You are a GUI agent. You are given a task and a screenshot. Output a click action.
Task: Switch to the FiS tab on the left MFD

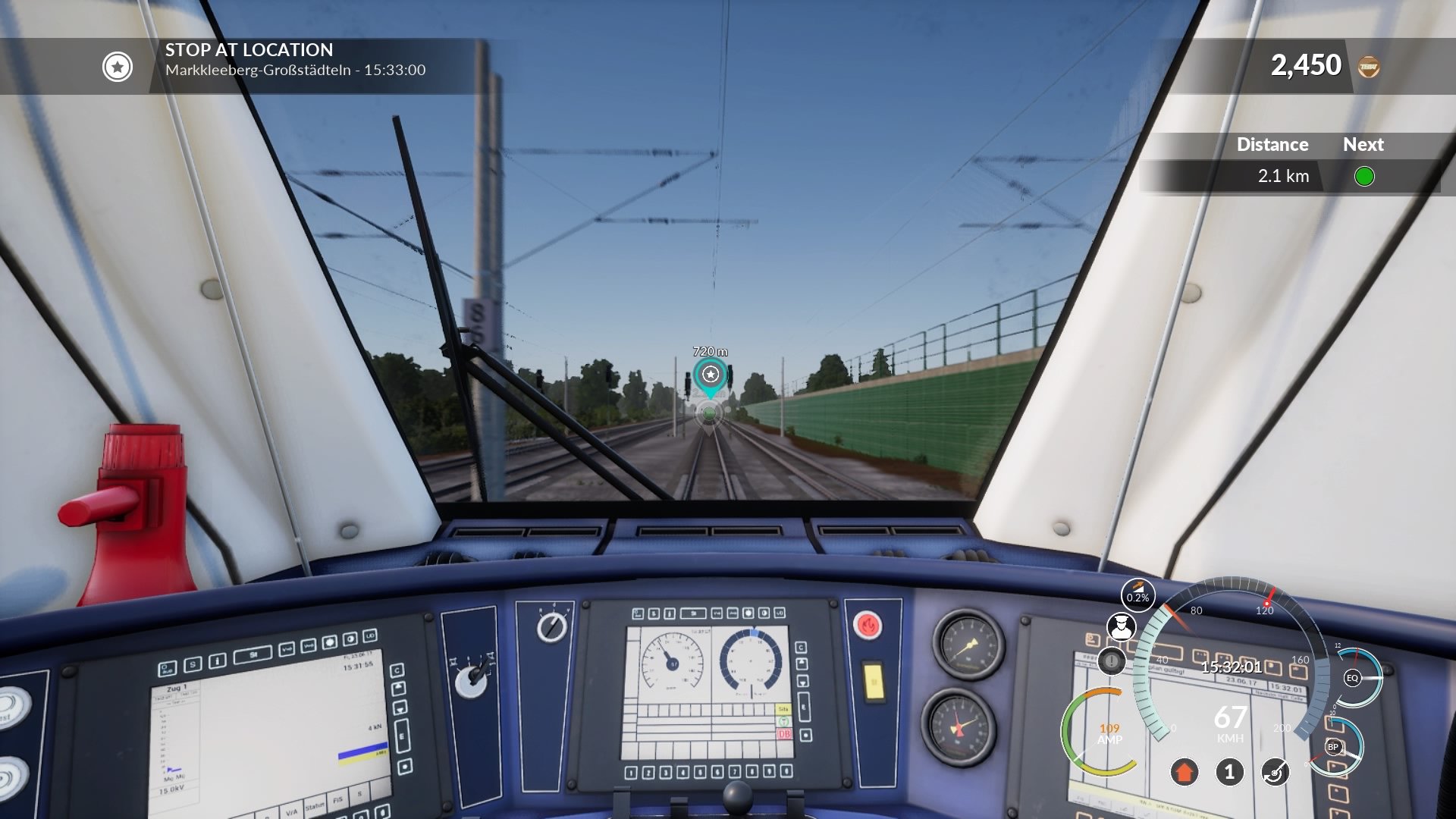[338, 800]
